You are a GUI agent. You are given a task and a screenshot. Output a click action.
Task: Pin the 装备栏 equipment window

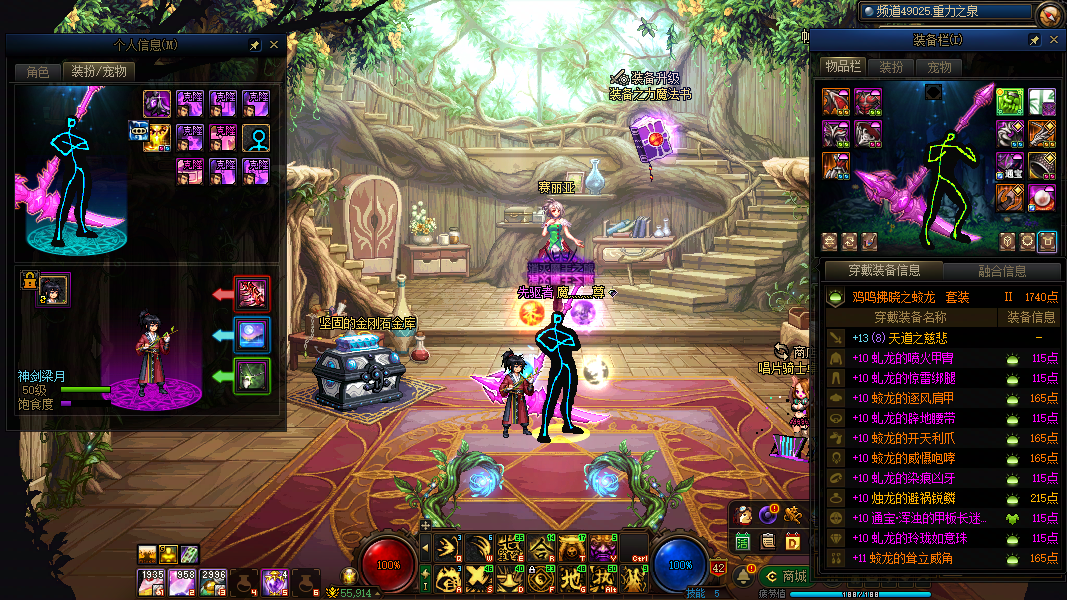pos(1035,40)
